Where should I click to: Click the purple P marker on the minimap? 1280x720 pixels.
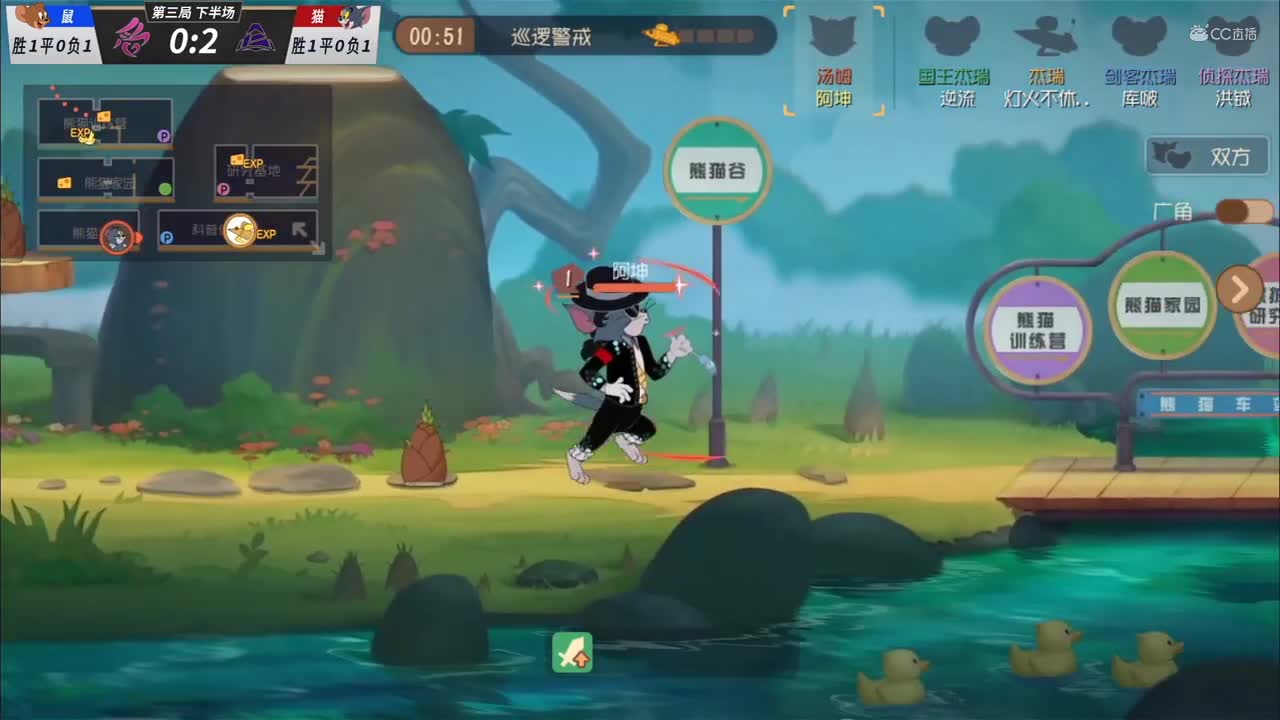tap(164, 134)
